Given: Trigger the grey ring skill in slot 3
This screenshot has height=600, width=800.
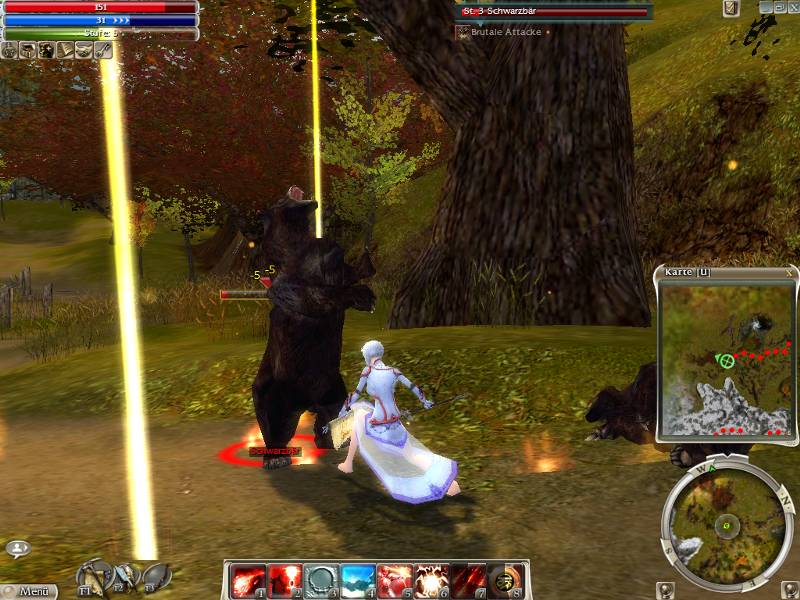Looking at the screenshot, I should coord(321,580).
